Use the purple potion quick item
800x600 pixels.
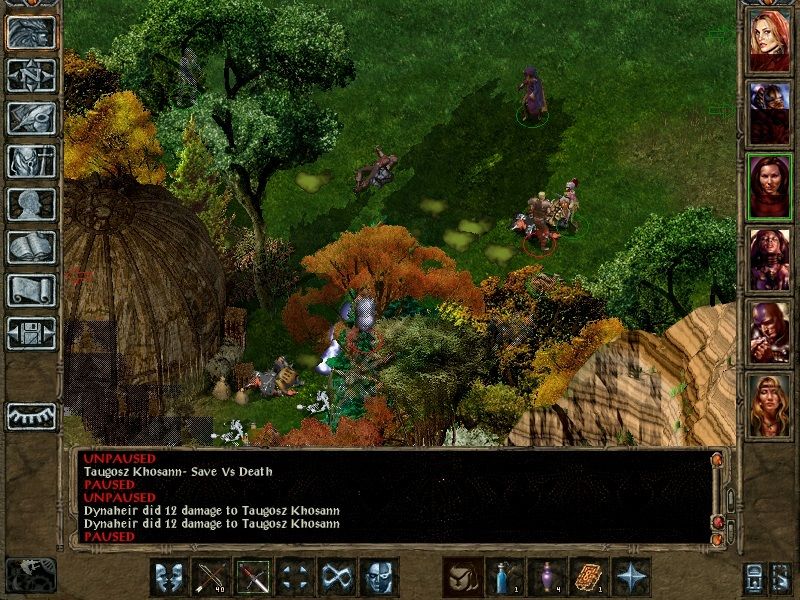pyautogui.click(x=547, y=577)
